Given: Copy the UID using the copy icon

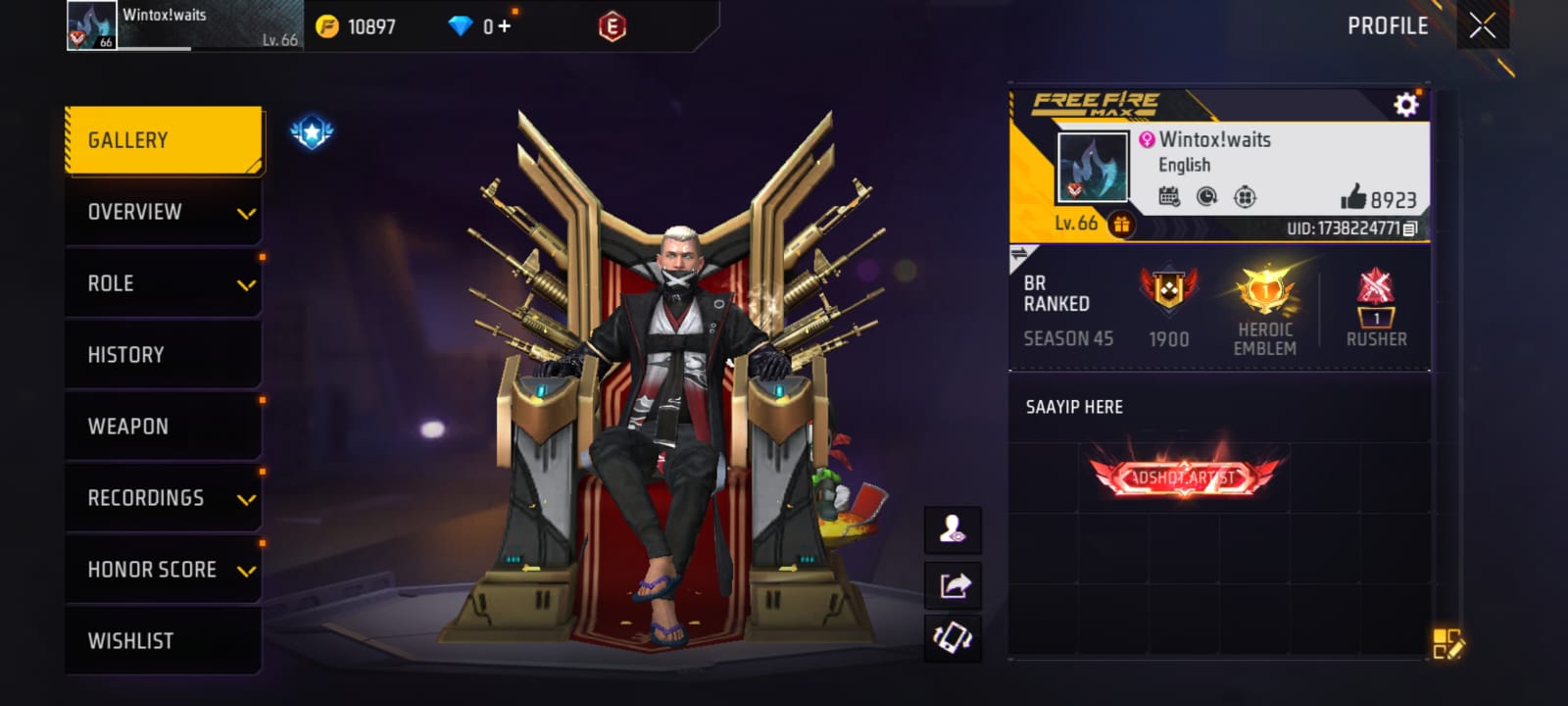Looking at the screenshot, I should (x=1408, y=227).
